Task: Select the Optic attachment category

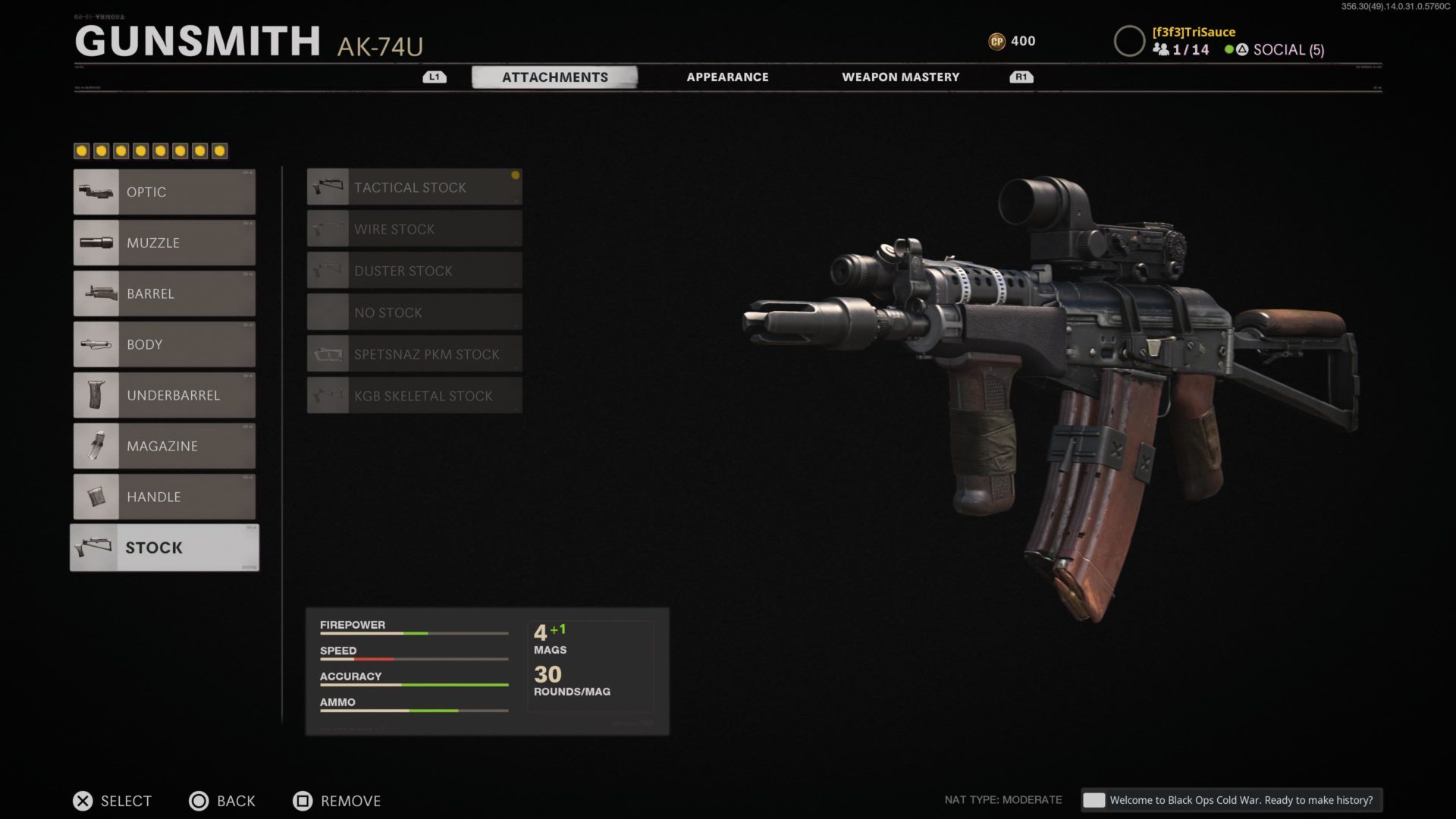Action: pos(165,192)
